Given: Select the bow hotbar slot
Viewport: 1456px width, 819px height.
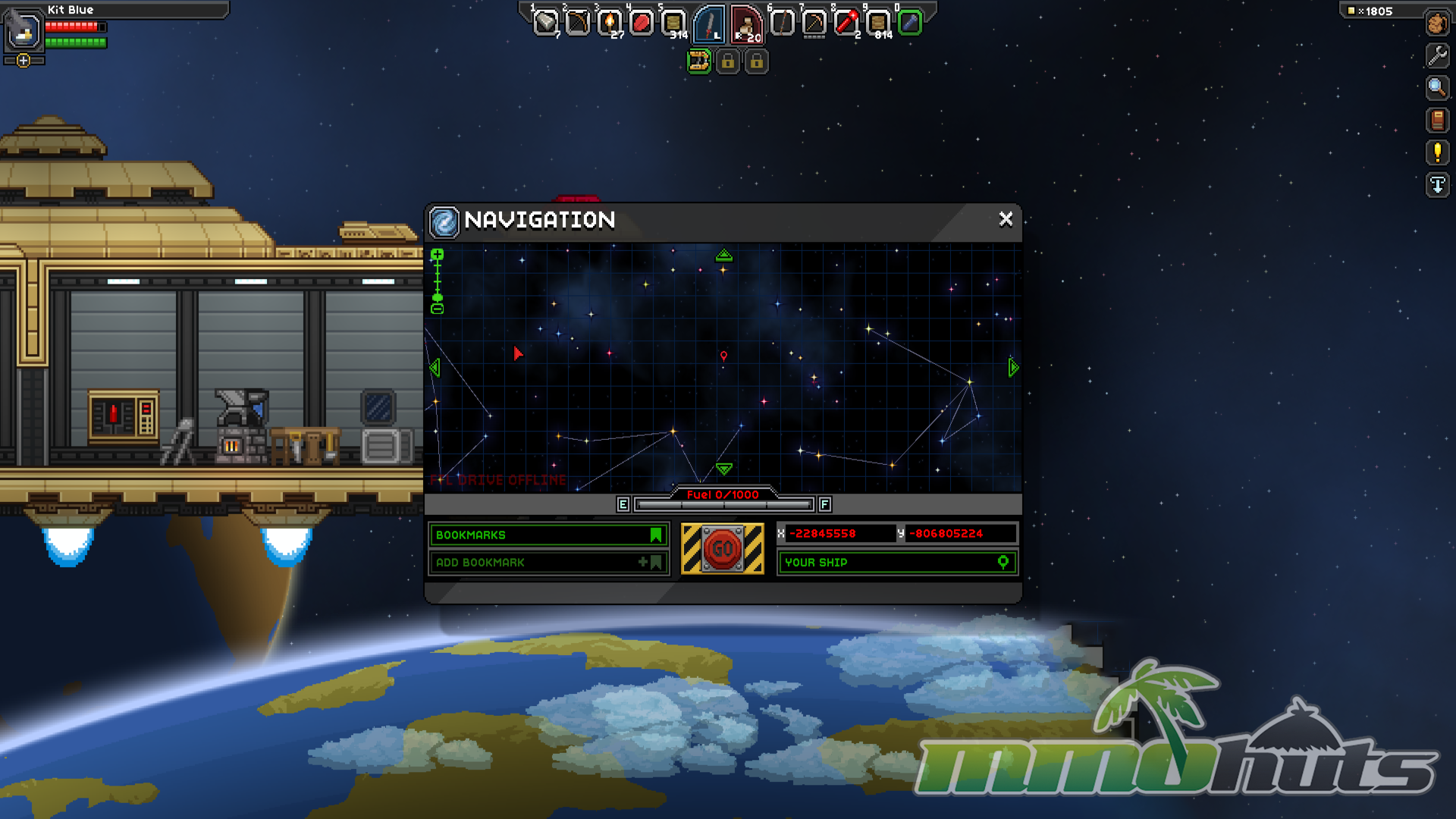Looking at the screenshot, I should (577, 24).
